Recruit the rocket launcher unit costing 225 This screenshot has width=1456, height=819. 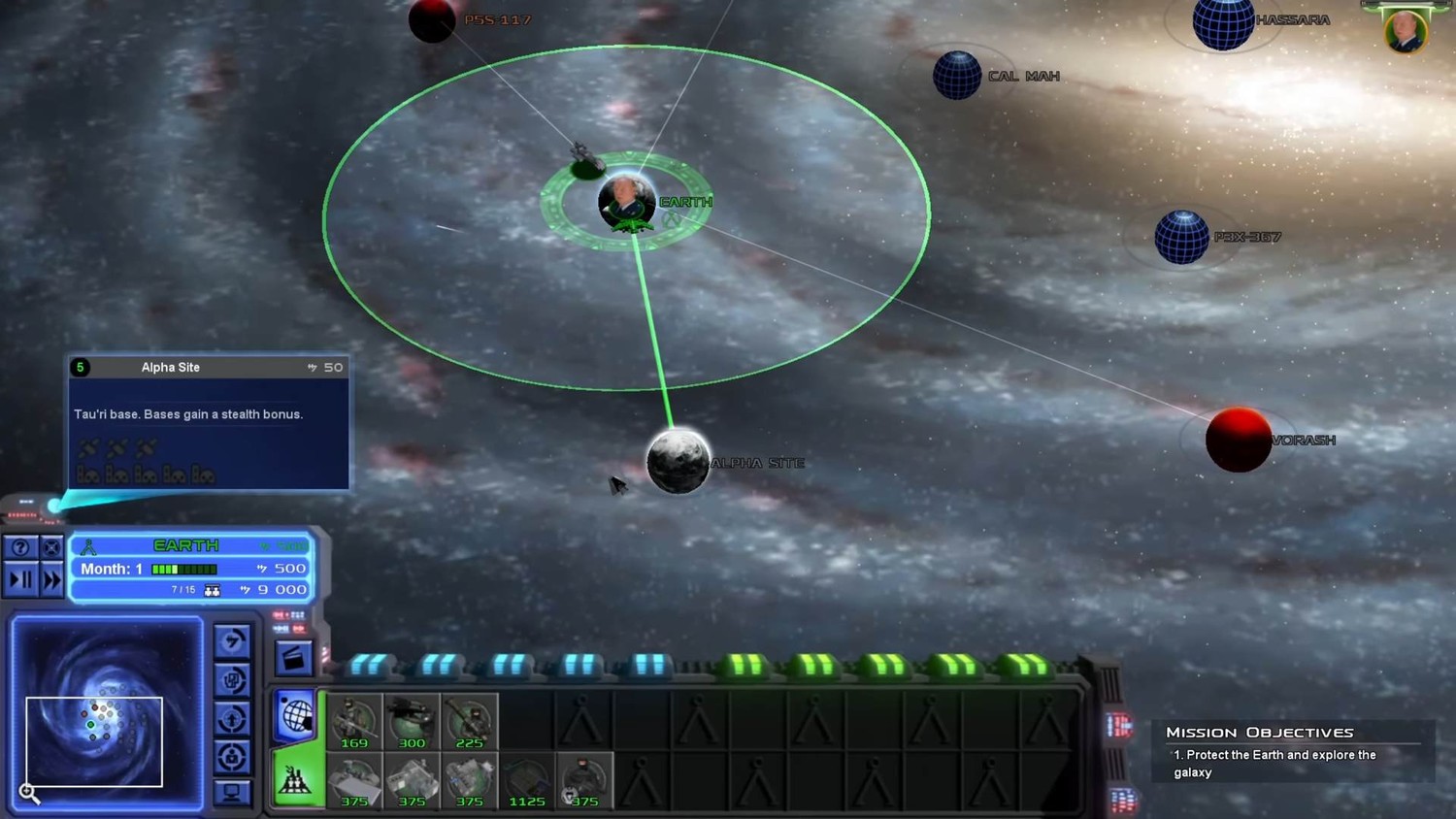click(x=469, y=722)
